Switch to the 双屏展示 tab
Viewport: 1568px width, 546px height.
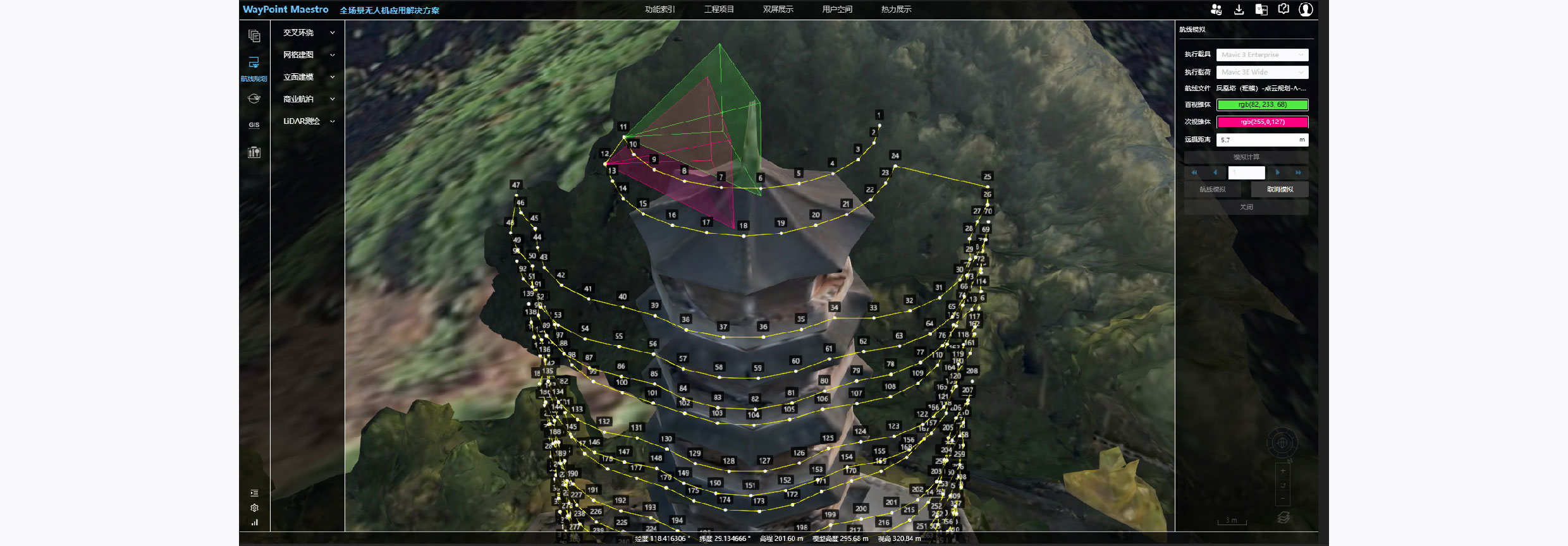(778, 9)
